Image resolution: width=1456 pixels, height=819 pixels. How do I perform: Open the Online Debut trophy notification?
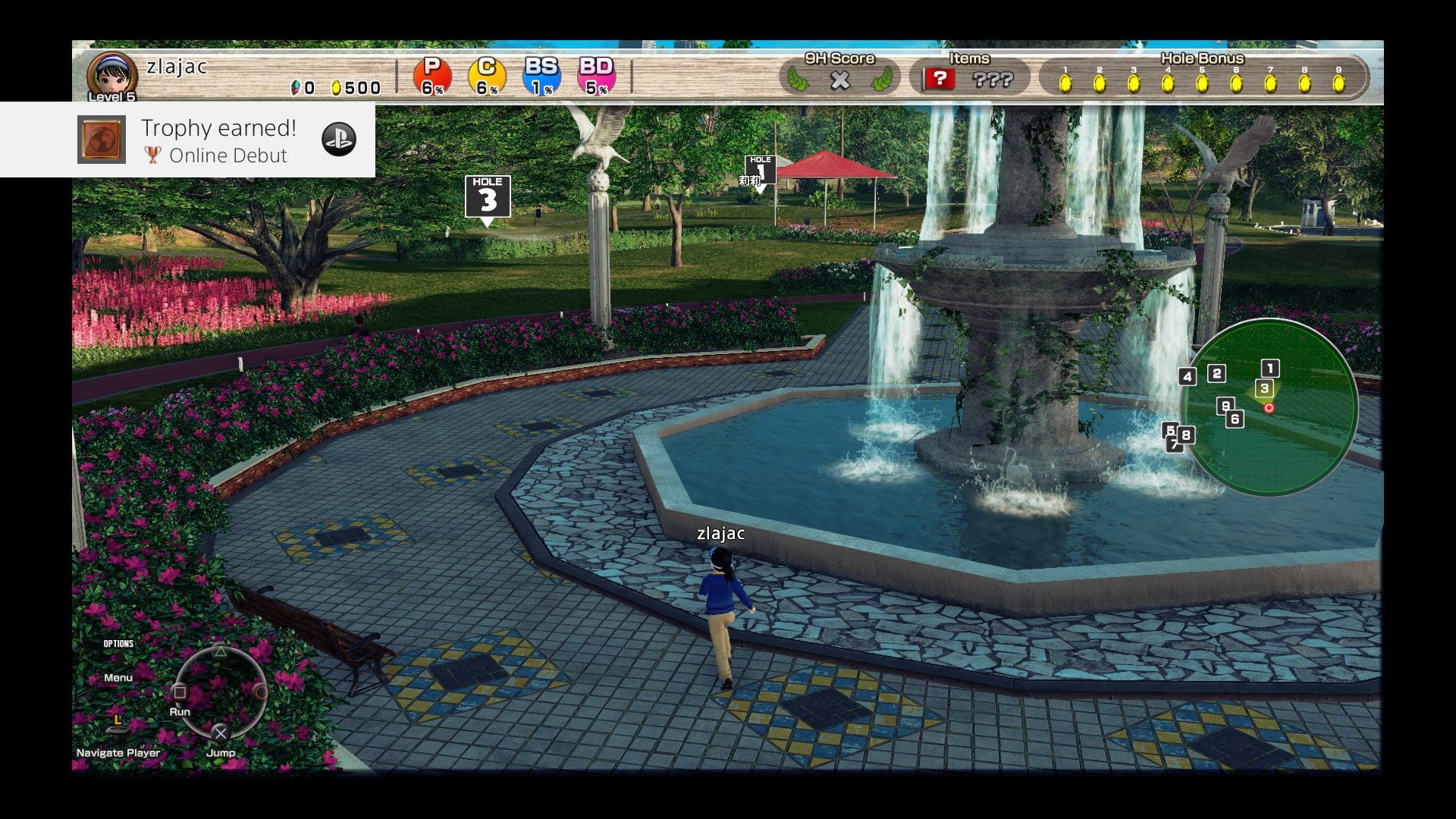click(220, 140)
